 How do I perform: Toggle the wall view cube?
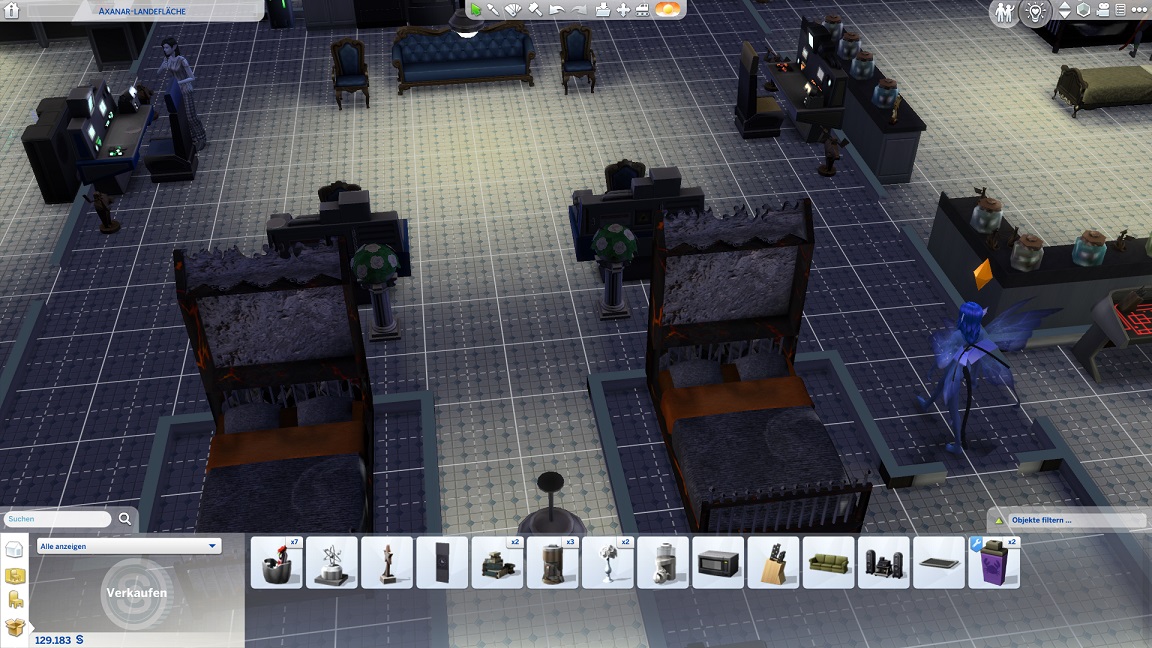point(1083,10)
